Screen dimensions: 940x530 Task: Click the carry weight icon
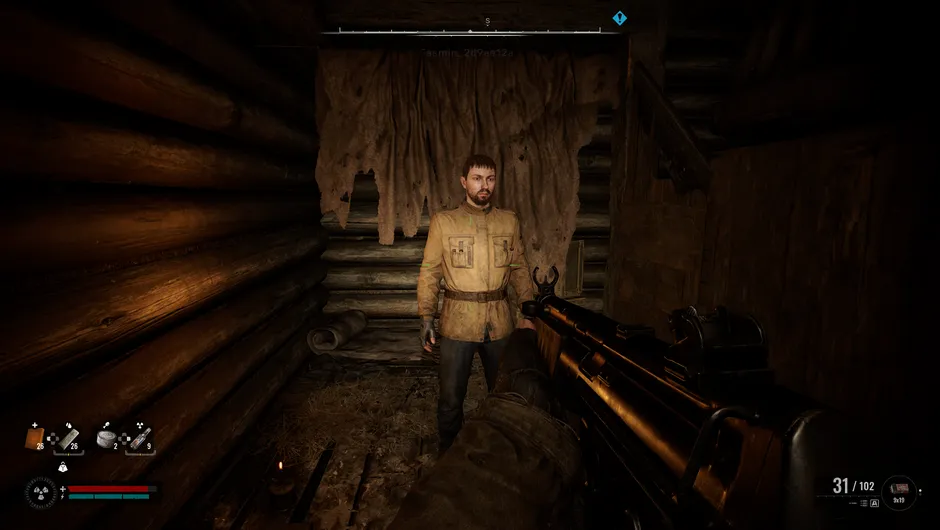(x=63, y=466)
